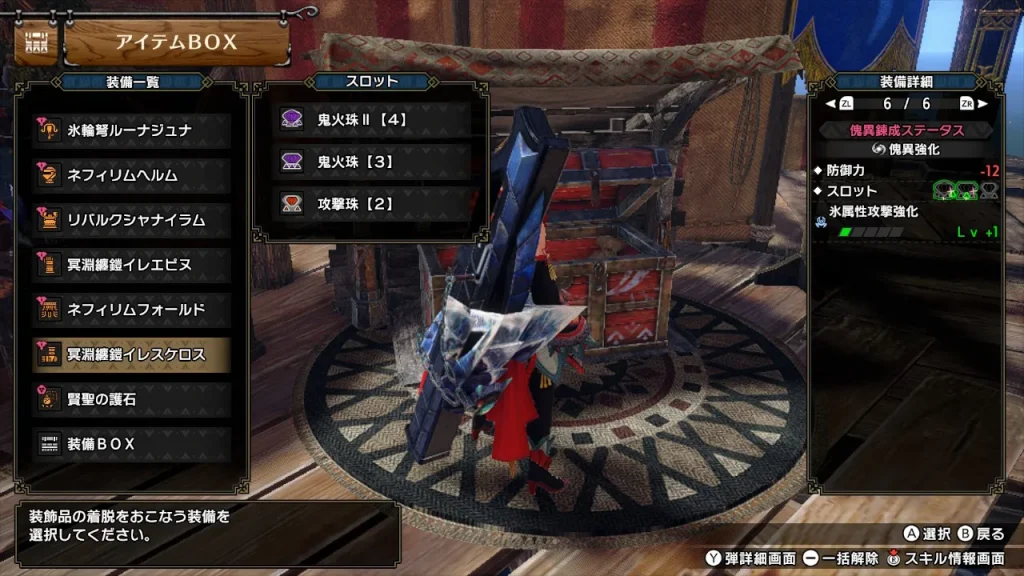Select the 鬼火珠【3】 decoration slot
Image resolution: width=1024 pixels, height=576 pixels.
(372, 161)
